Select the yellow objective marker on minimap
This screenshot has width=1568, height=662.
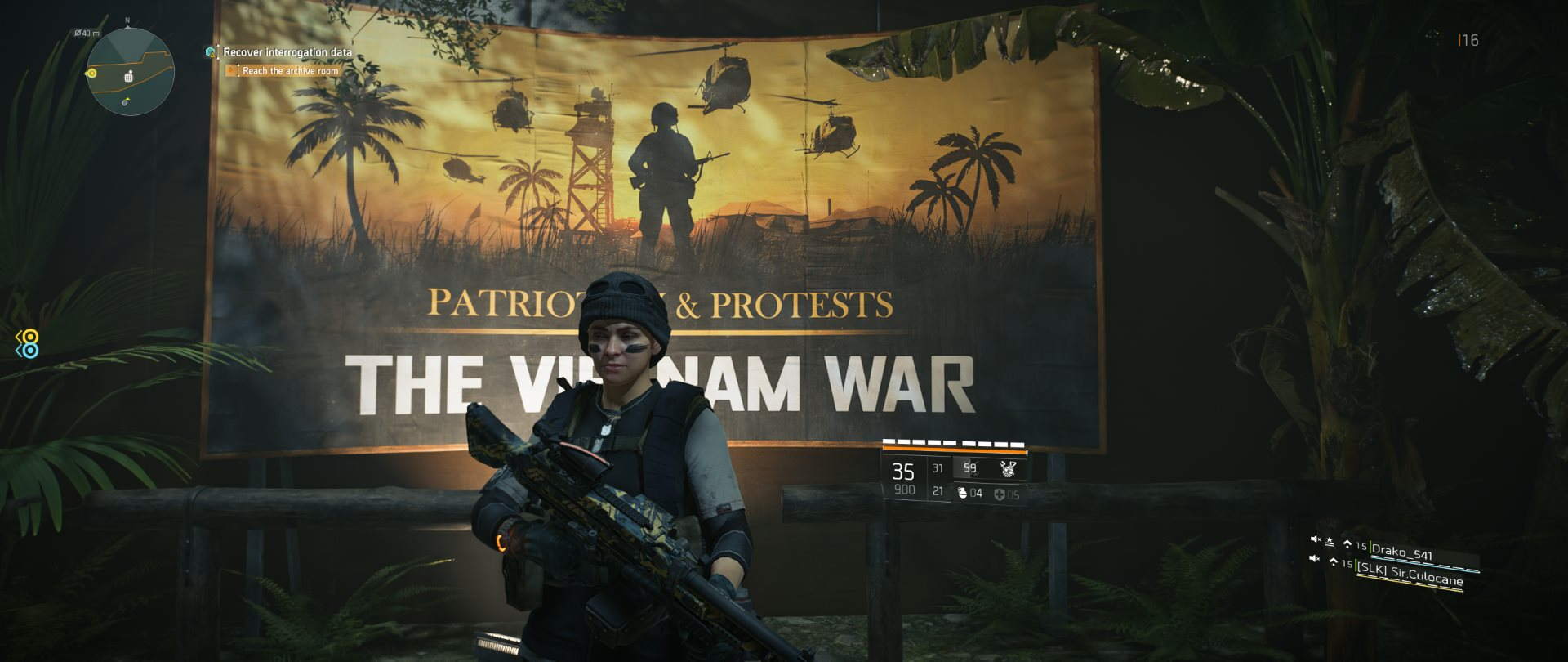[x=91, y=73]
